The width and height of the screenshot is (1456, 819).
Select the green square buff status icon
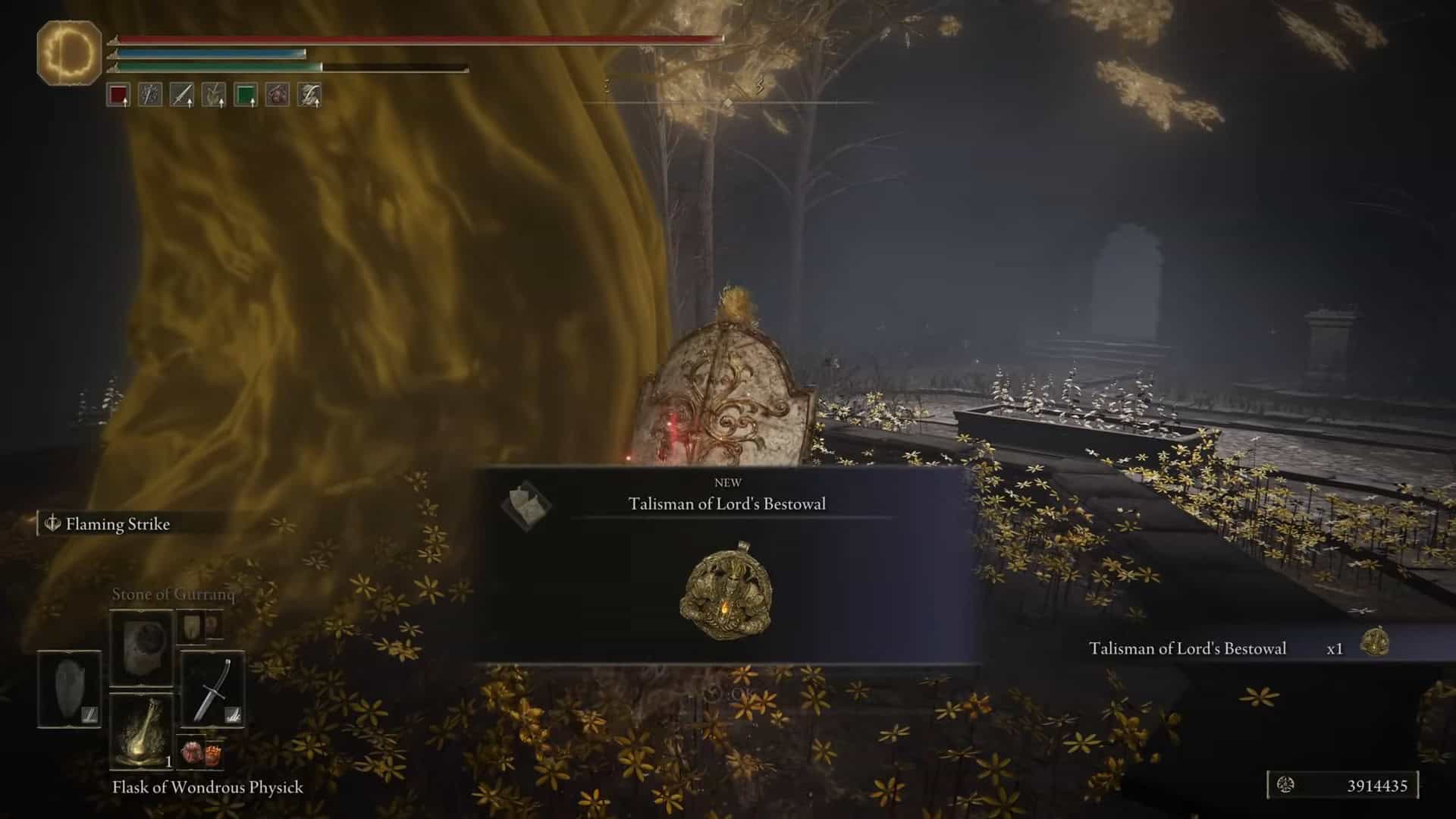(x=245, y=96)
